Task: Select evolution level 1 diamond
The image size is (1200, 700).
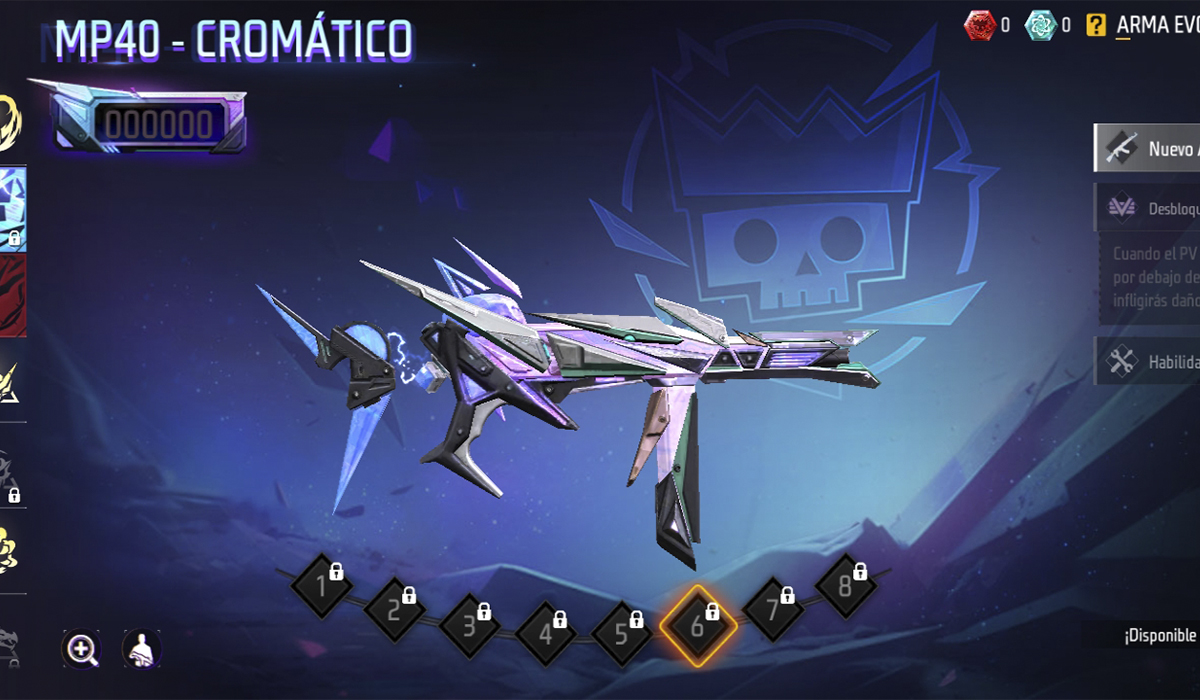Action: point(321,587)
